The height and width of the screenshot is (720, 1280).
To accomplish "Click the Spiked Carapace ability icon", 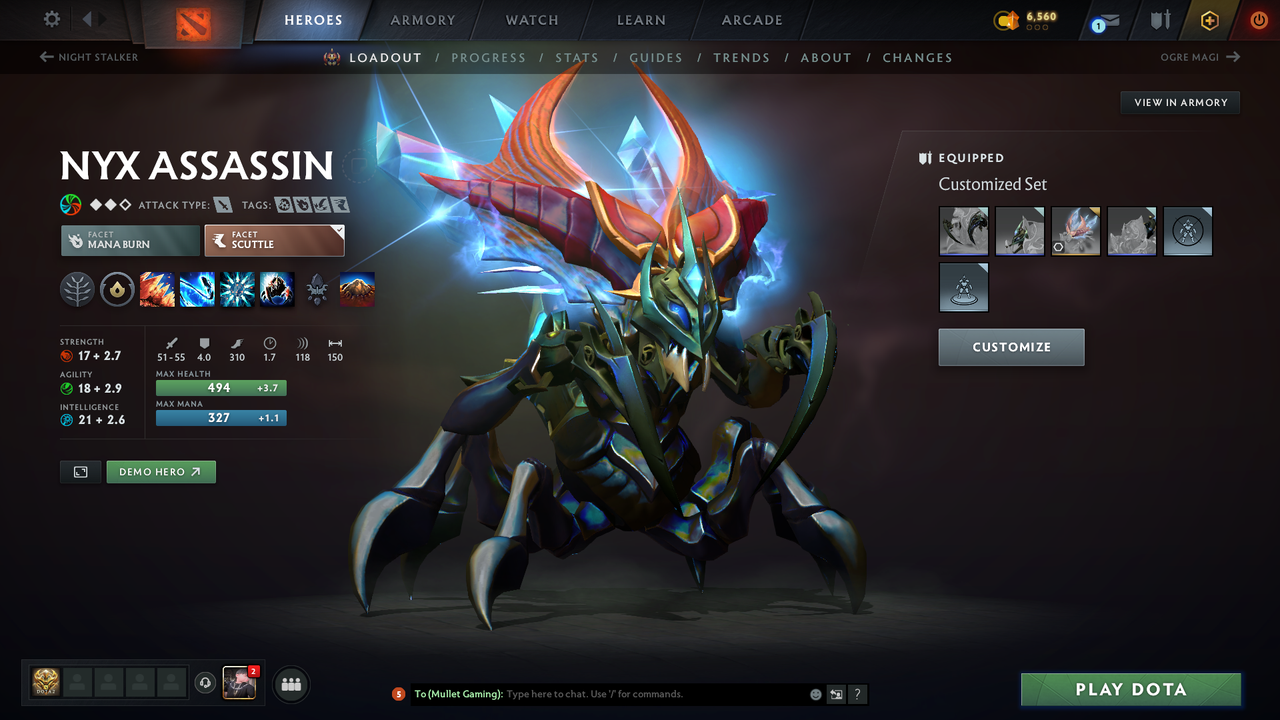I will pos(237,289).
